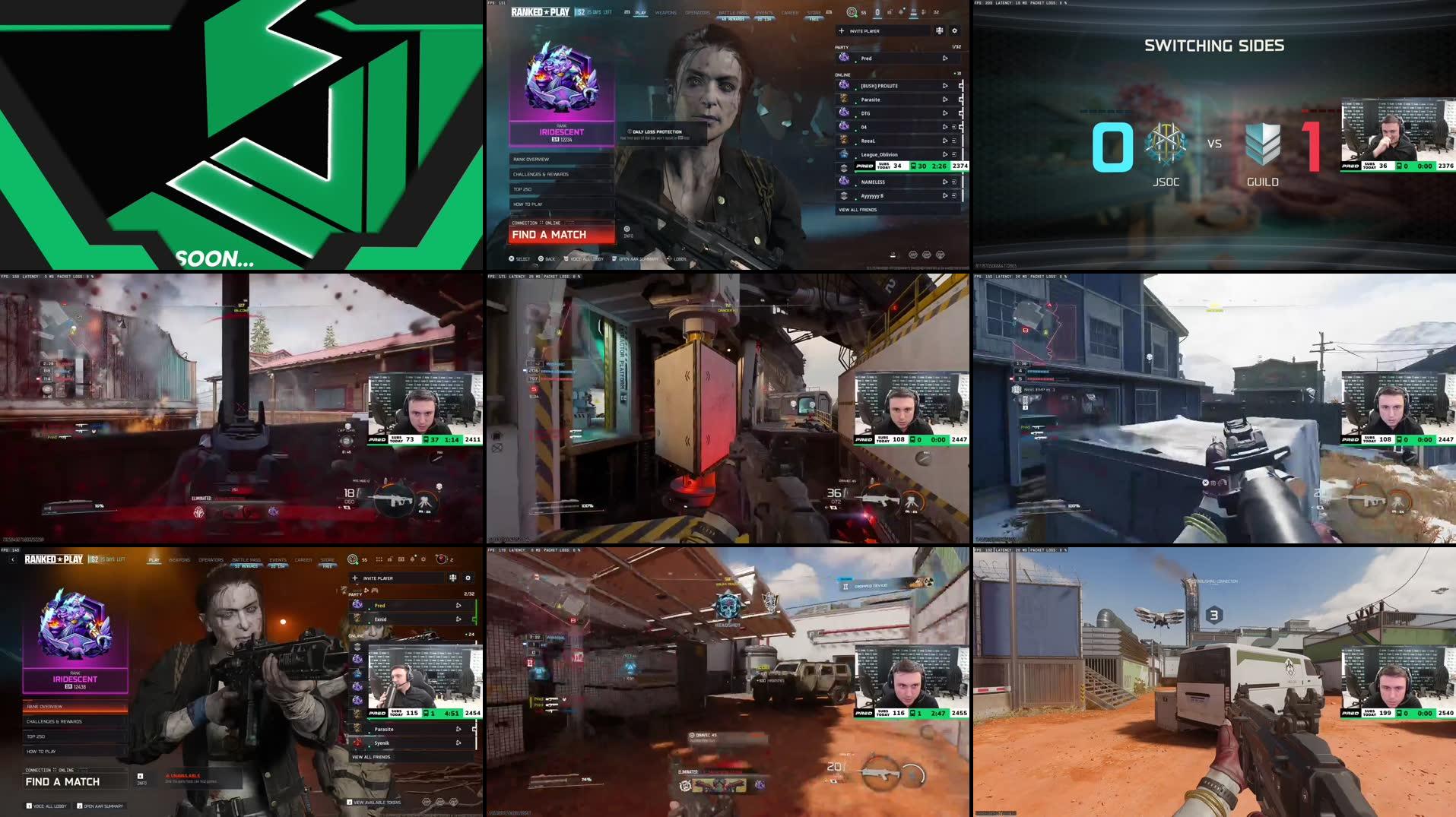The image size is (1456, 817).
Task: Open the lobby settings gear icon
Action: 954,30
